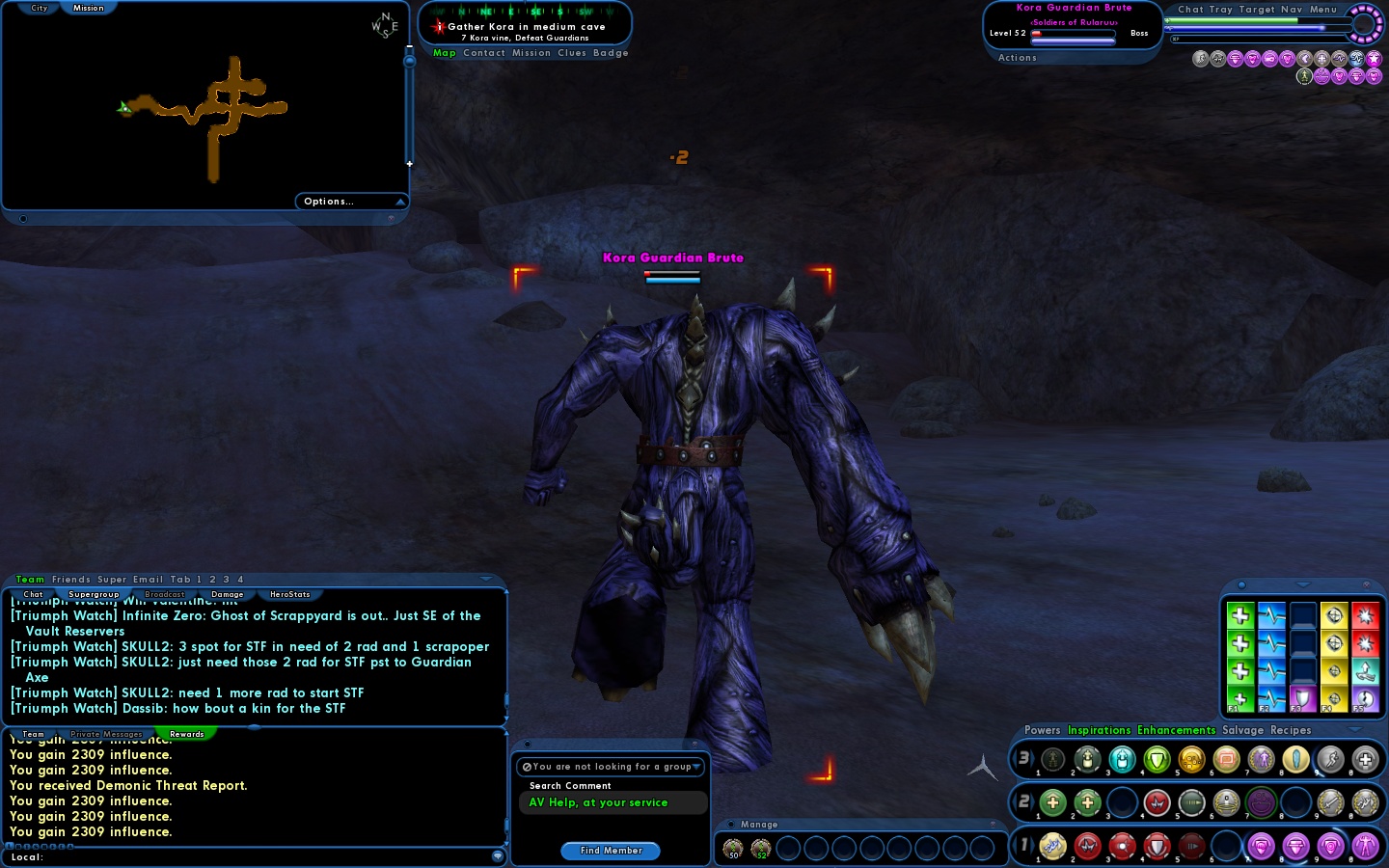Image resolution: width=1389 pixels, height=868 pixels.
Task: Activate the purple shield inspiration in column F3
Action: 1303,699
